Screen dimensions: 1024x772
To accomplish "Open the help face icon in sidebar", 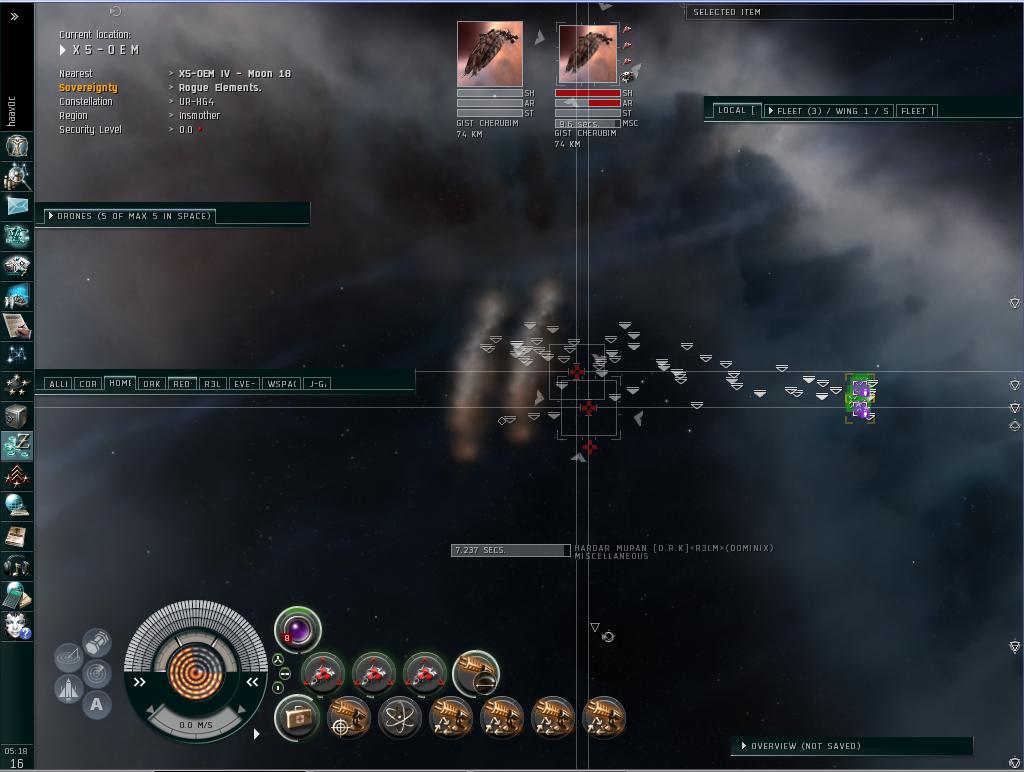I will 17,626.
